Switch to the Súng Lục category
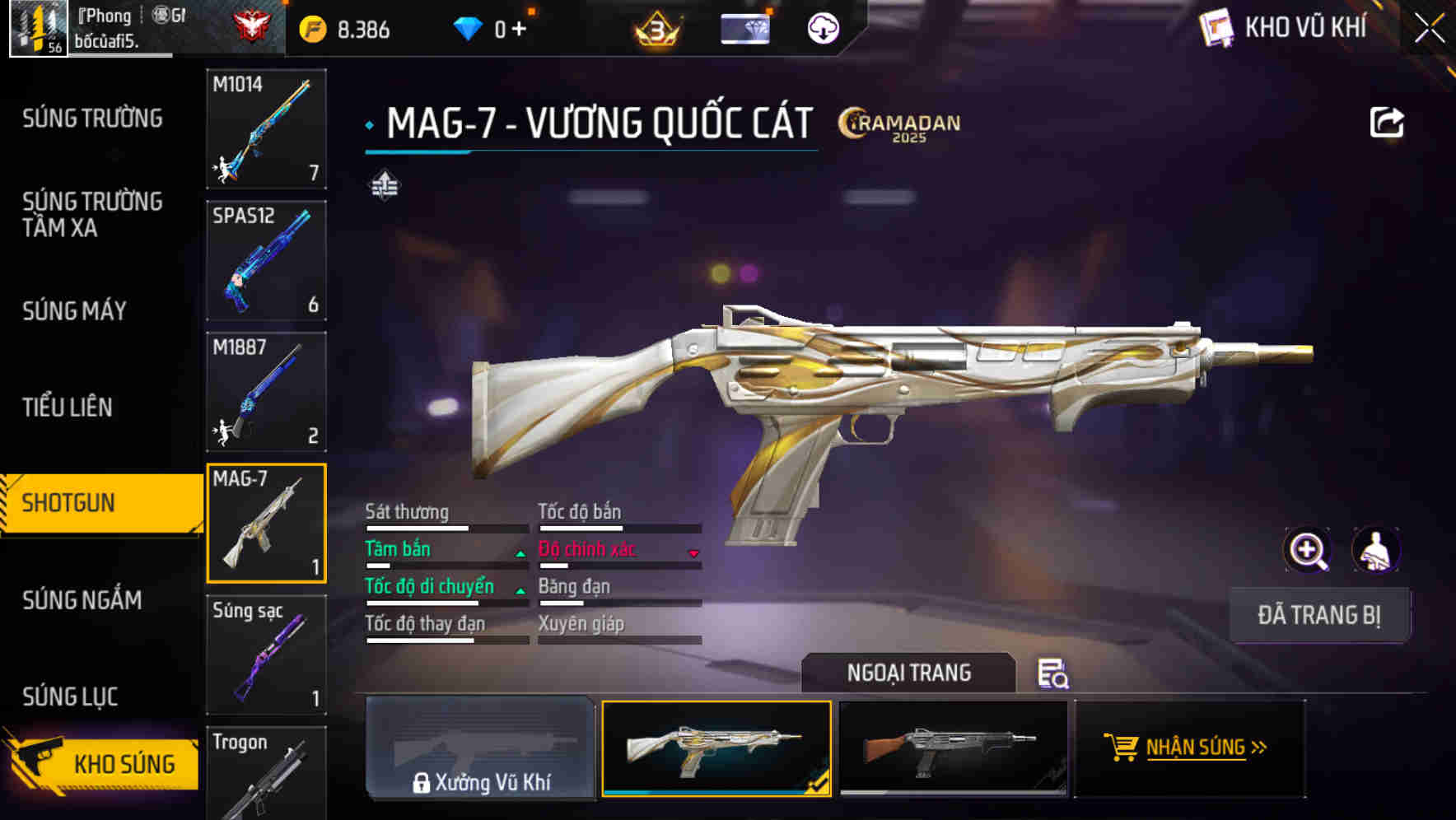This screenshot has width=1456, height=820. pyautogui.click(x=70, y=697)
